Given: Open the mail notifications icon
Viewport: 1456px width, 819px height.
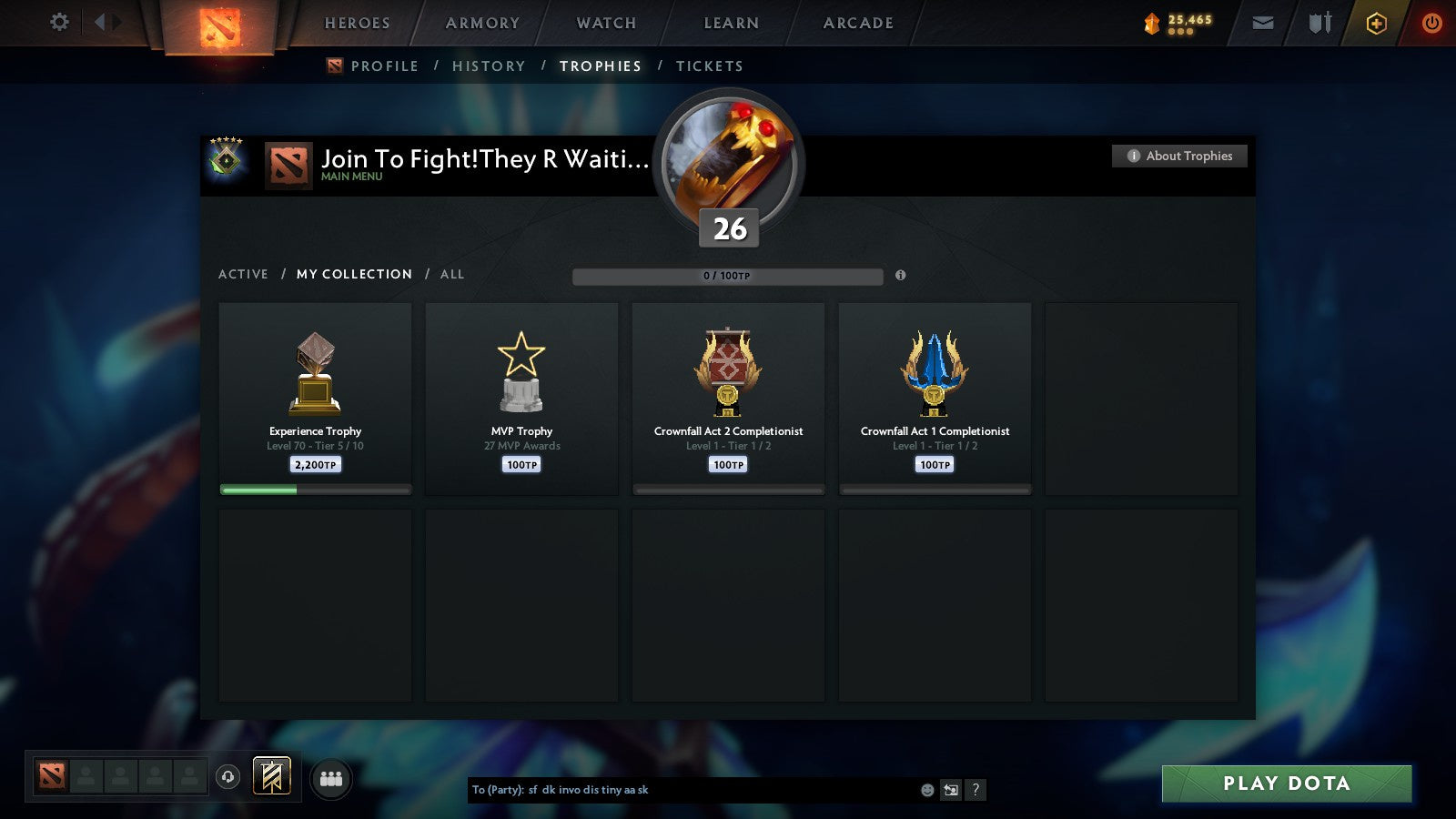Looking at the screenshot, I should 1262,23.
